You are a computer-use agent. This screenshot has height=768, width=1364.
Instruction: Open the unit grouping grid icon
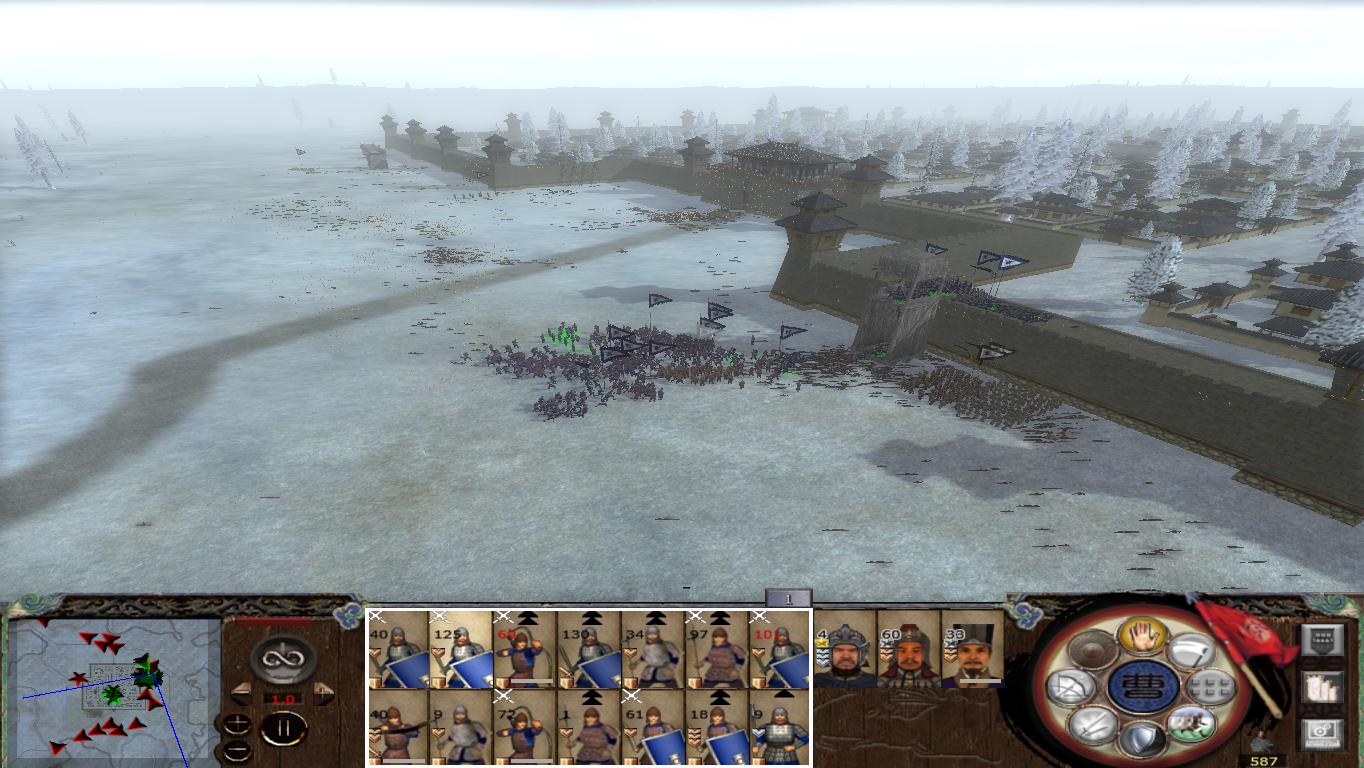[1209, 687]
